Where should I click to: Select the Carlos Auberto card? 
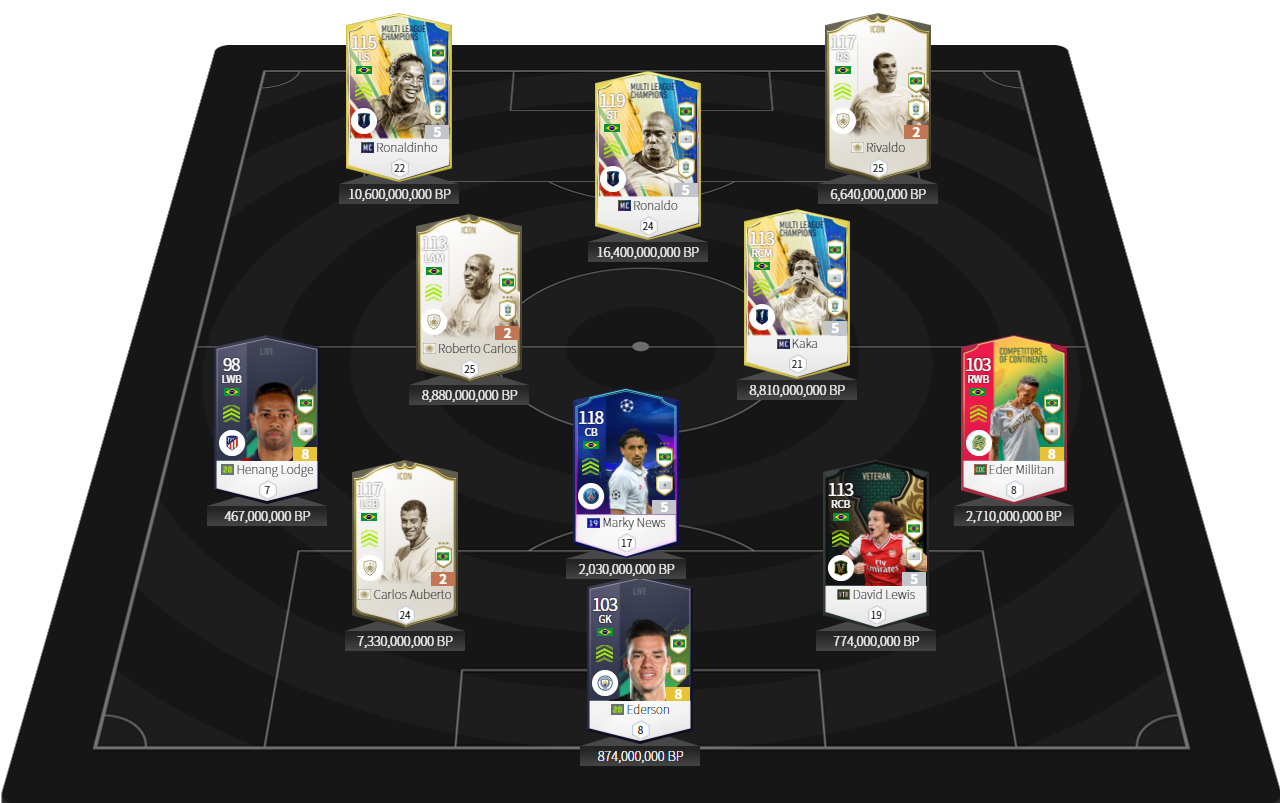tap(404, 535)
